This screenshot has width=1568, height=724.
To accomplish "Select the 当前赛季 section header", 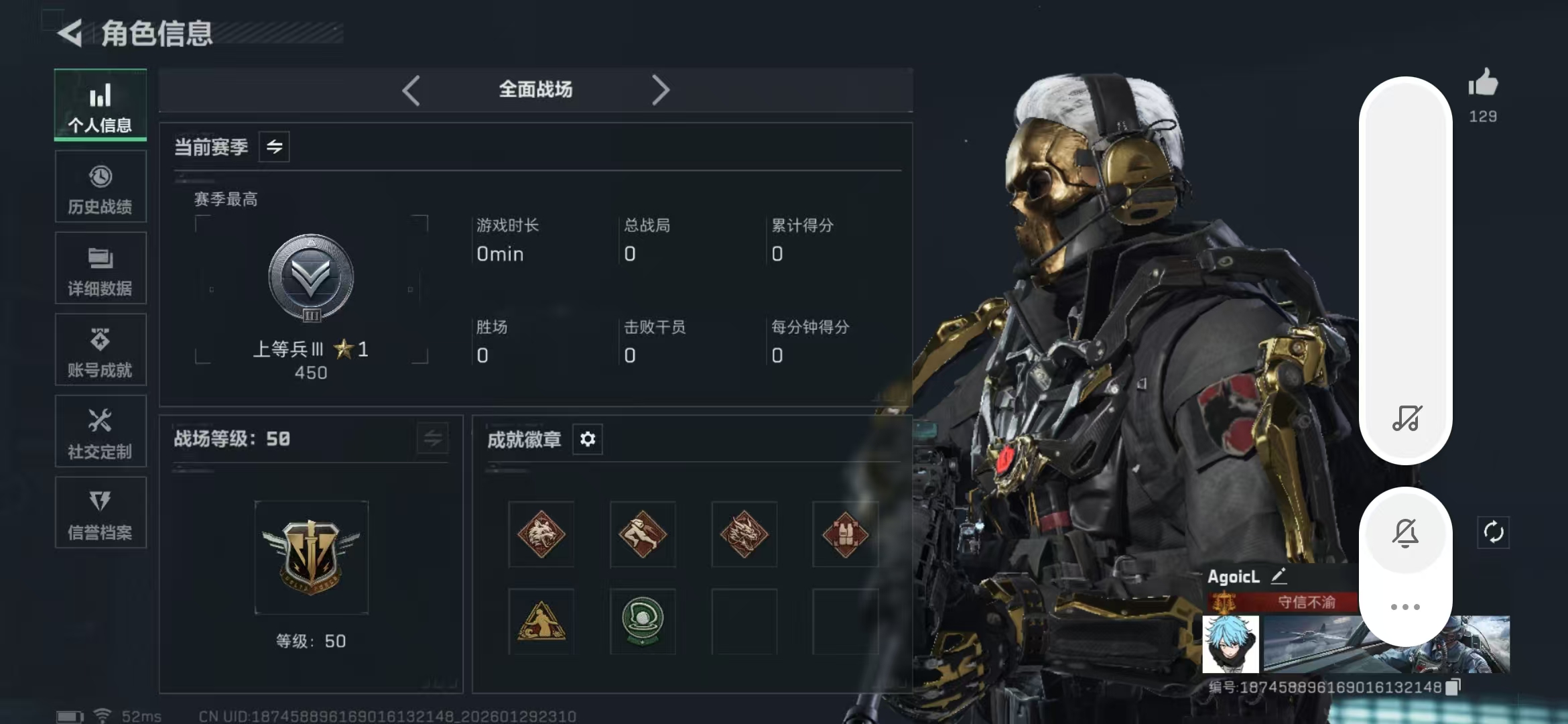I will pyautogui.click(x=210, y=147).
